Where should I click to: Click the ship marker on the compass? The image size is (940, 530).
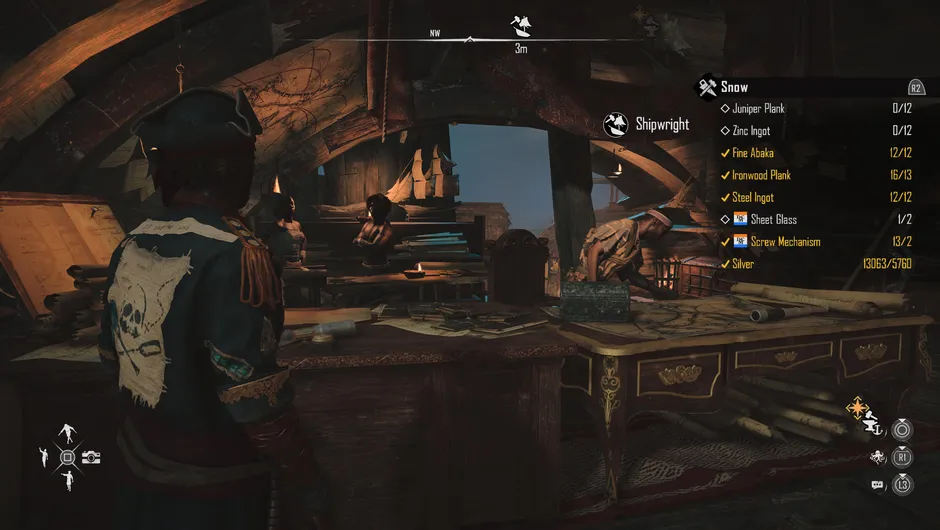(521, 24)
